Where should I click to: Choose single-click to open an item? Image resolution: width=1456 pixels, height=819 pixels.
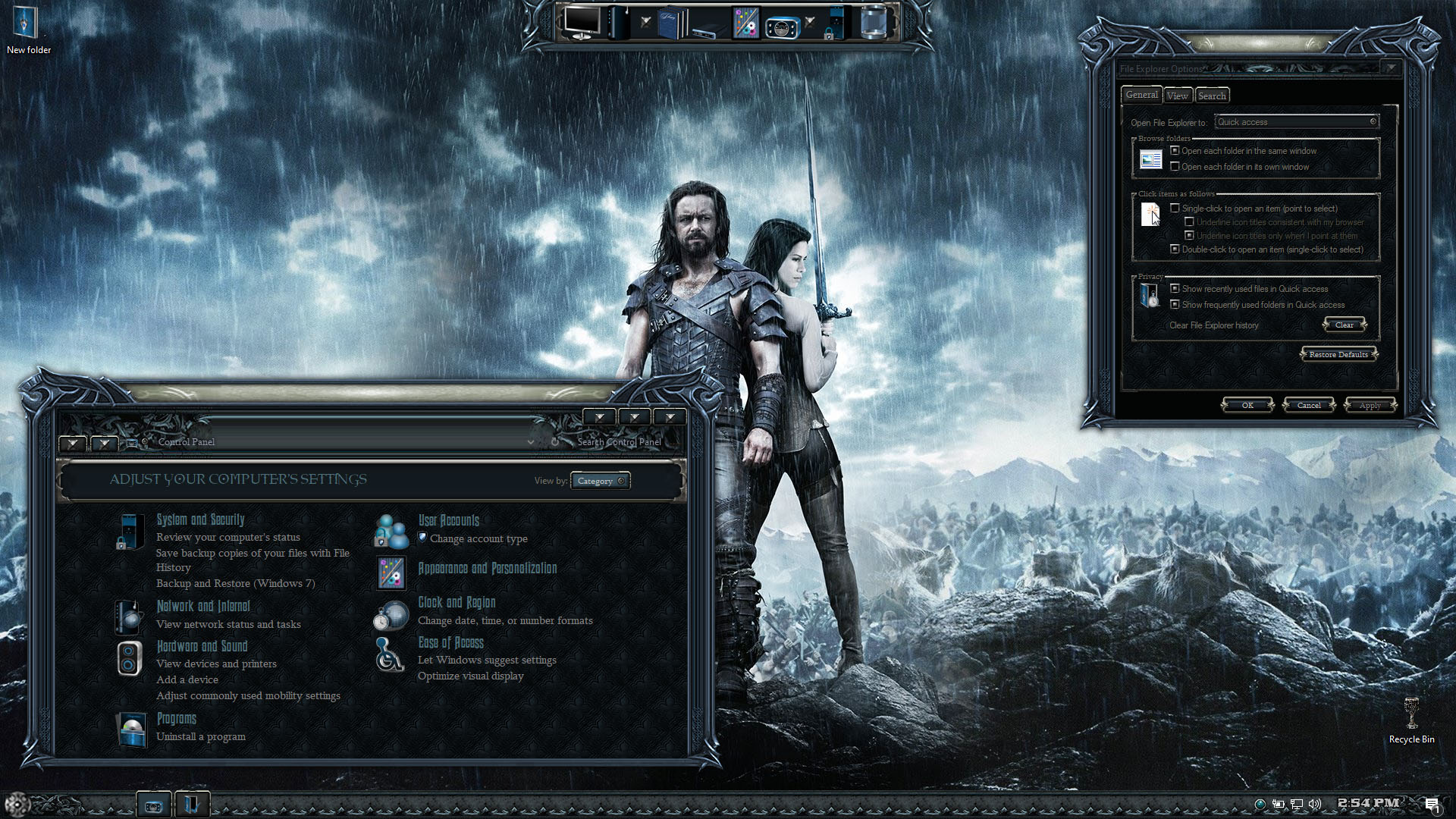pyautogui.click(x=1175, y=209)
